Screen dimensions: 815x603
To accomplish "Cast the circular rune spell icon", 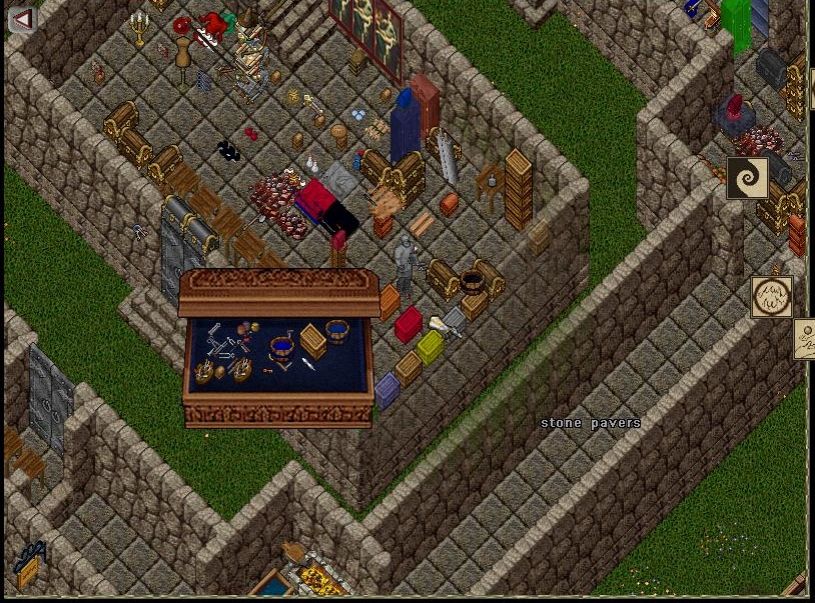I will point(771,297).
